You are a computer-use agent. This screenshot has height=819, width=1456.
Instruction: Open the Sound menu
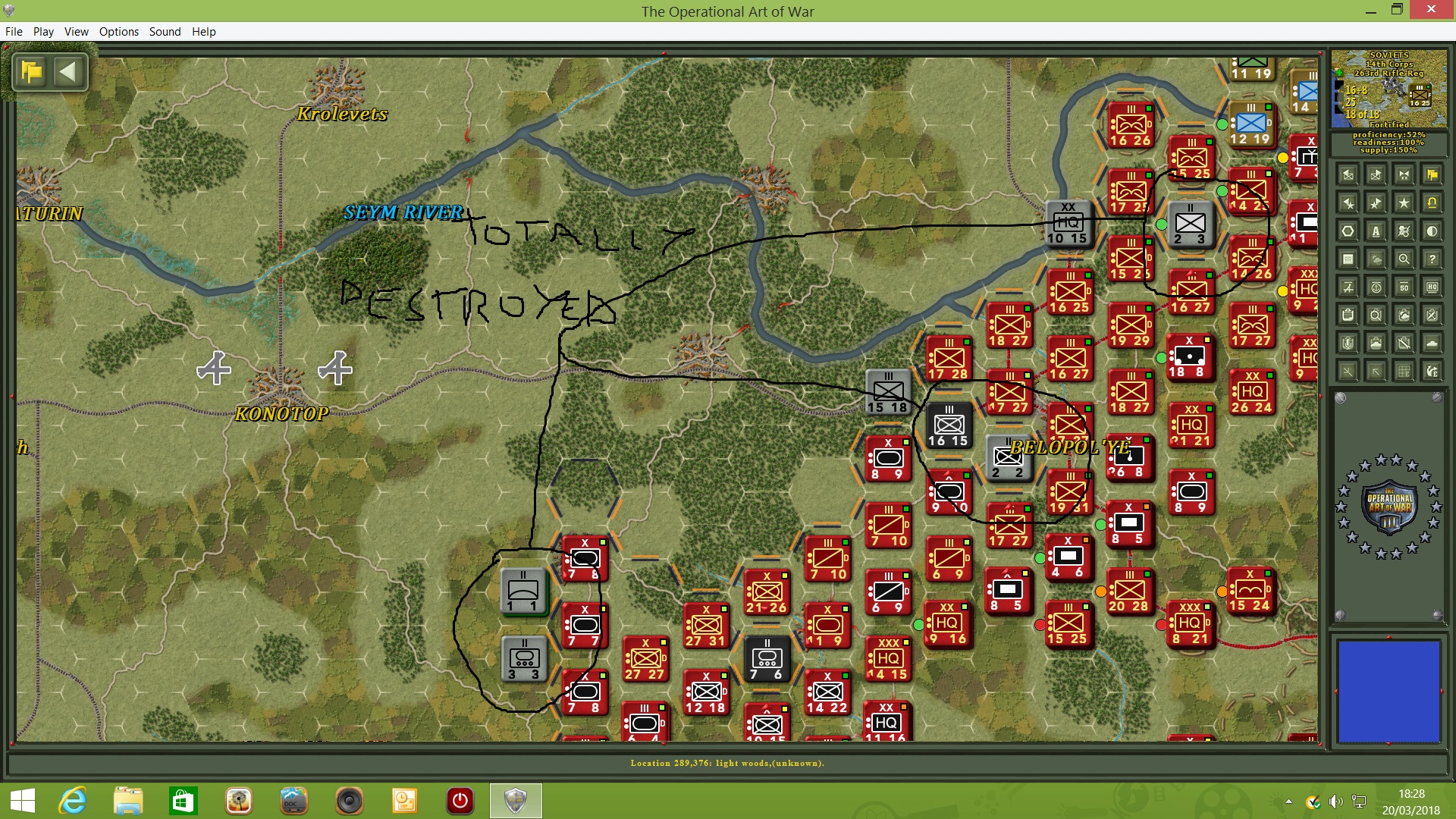click(165, 31)
